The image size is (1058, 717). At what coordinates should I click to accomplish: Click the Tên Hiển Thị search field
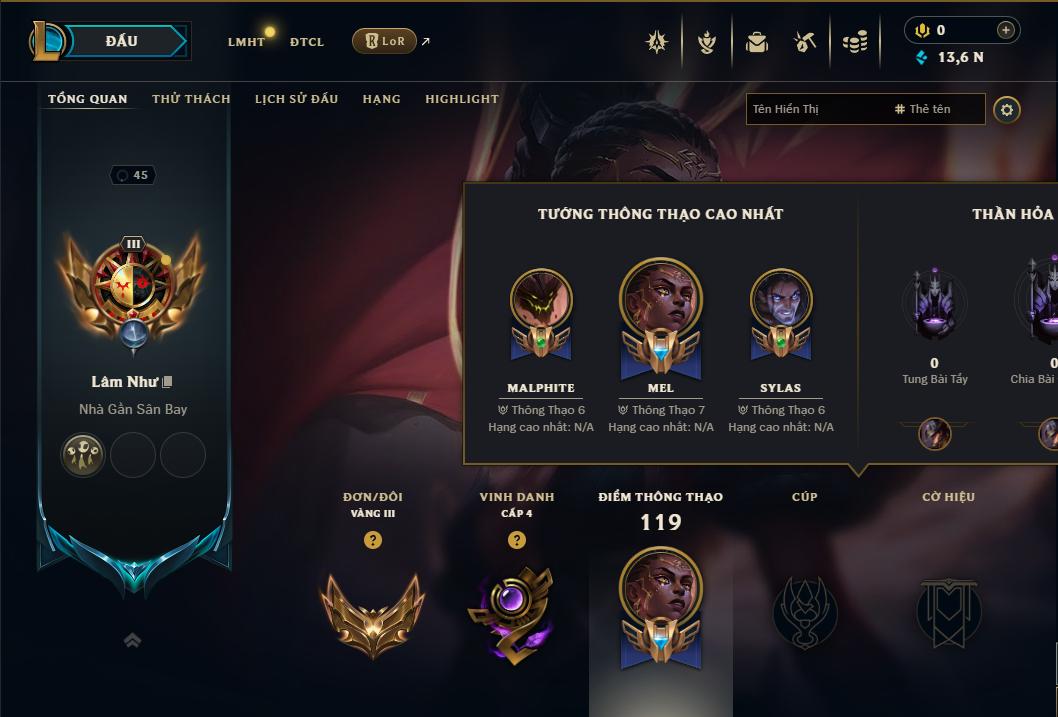pyautogui.click(x=815, y=109)
